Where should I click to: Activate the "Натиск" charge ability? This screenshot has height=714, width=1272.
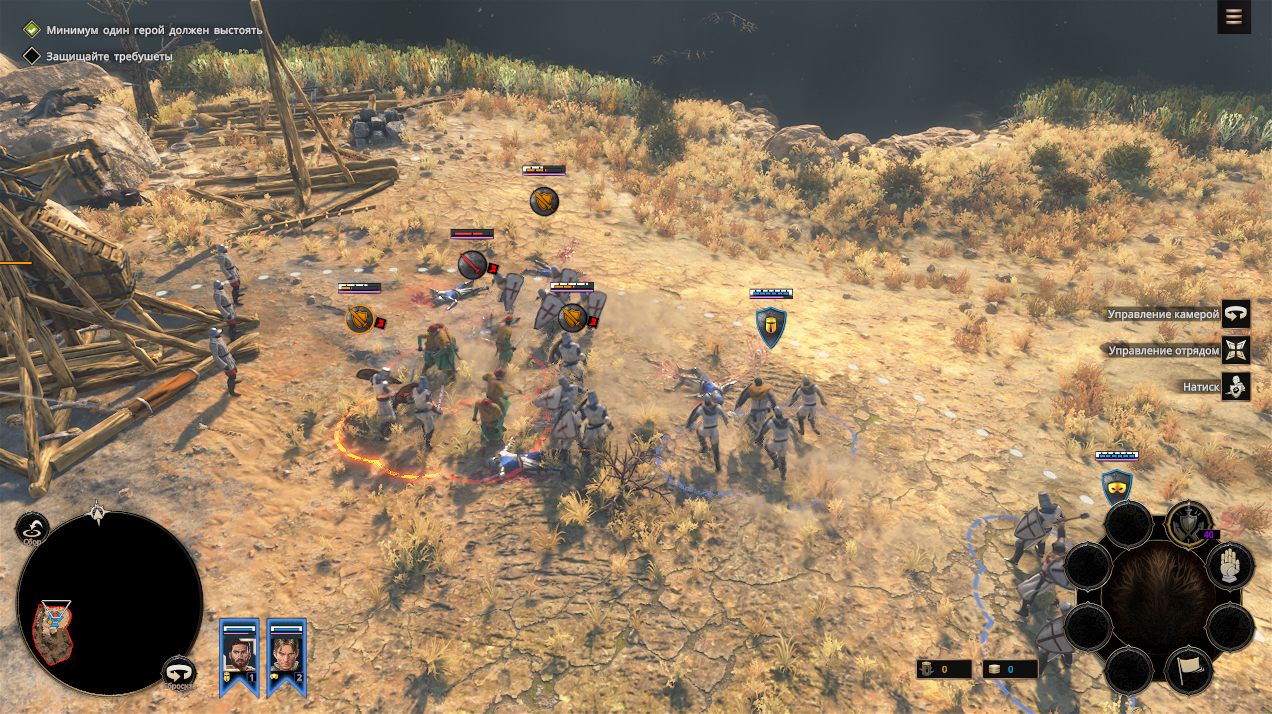[1236, 386]
